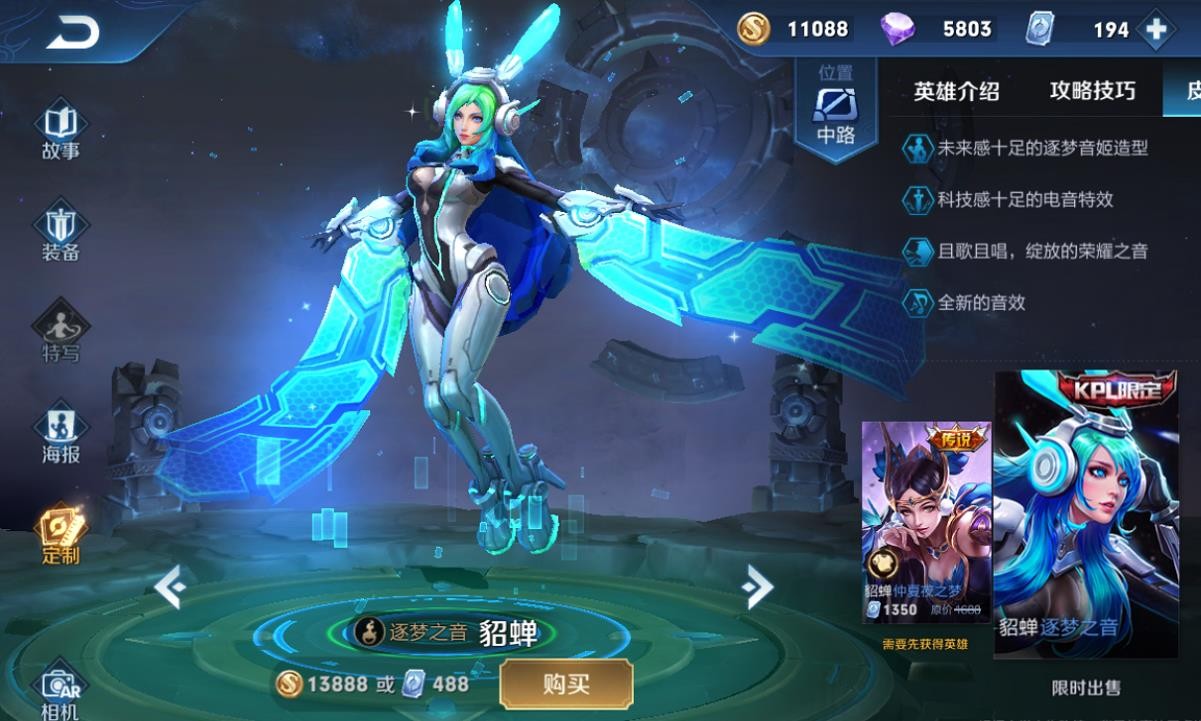Image resolution: width=1201 pixels, height=721 pixels.
Task: Switch to the 攻略技巧 tab
Action: (x=1092, y=92)
